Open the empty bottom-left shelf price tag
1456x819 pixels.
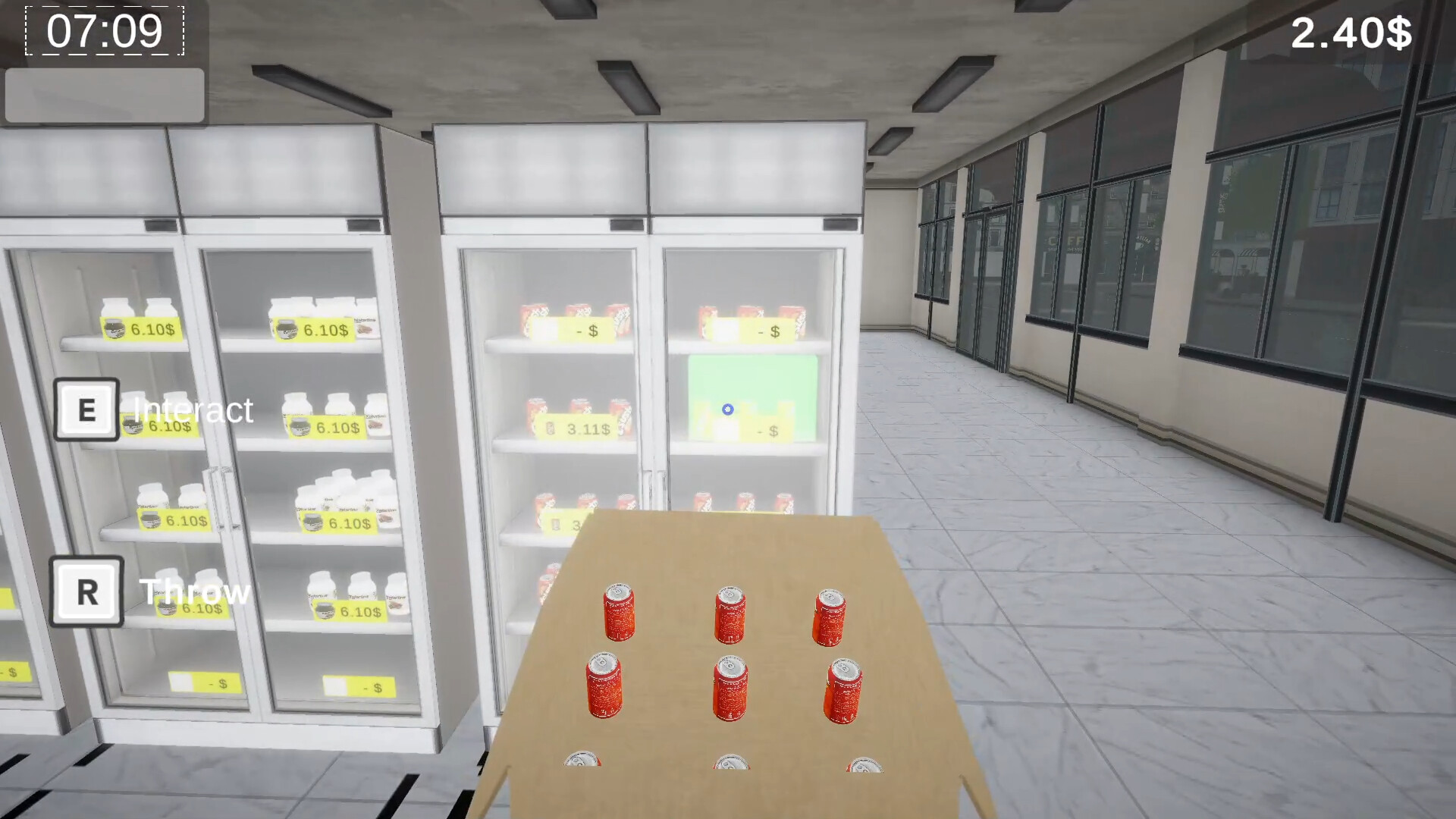tap(203, 683)
